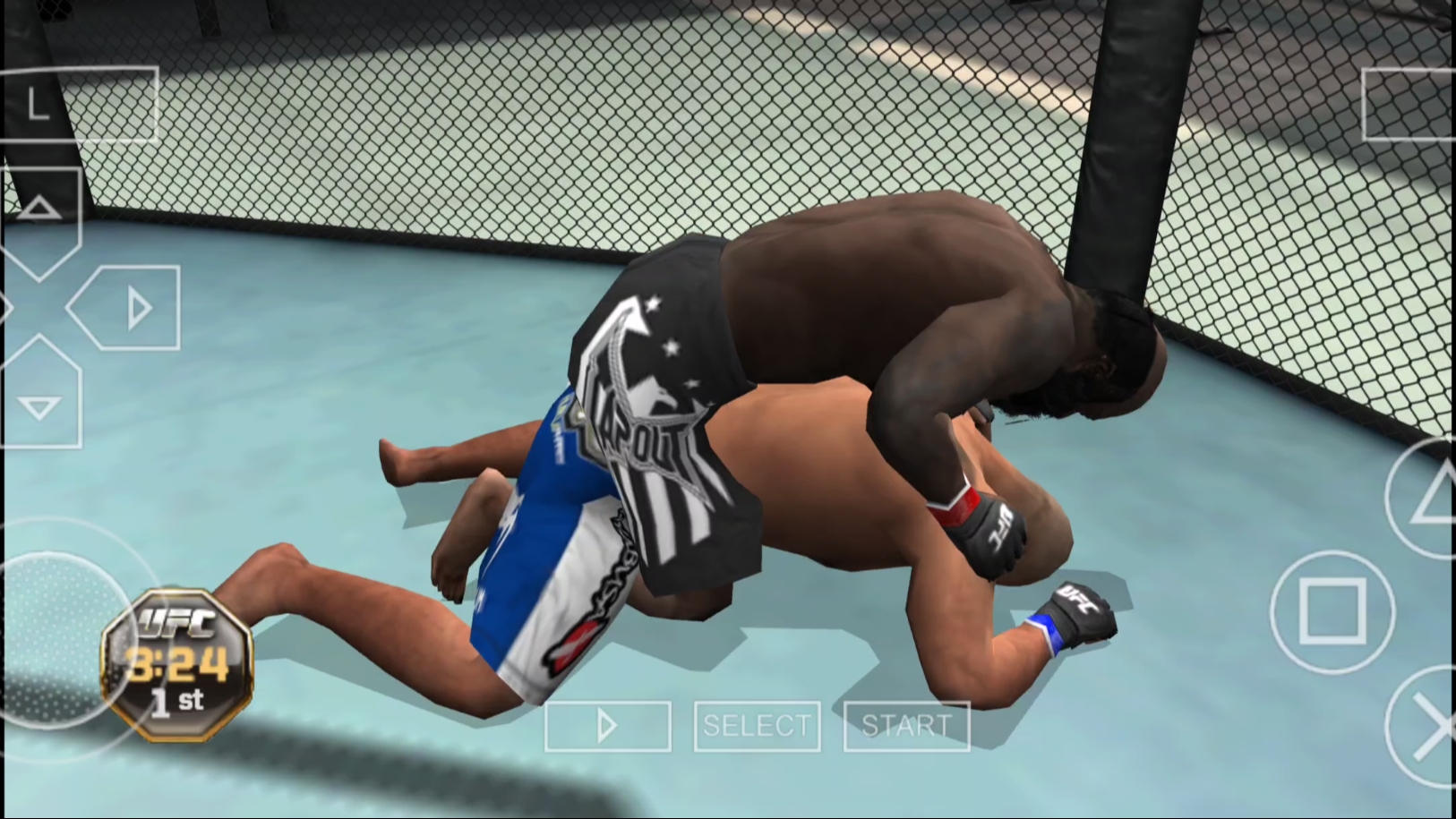Image resolution: width=1456 pixels, height=819 pixels.
Task: Tap the D-pad up arrow
Action: (39, 214)
